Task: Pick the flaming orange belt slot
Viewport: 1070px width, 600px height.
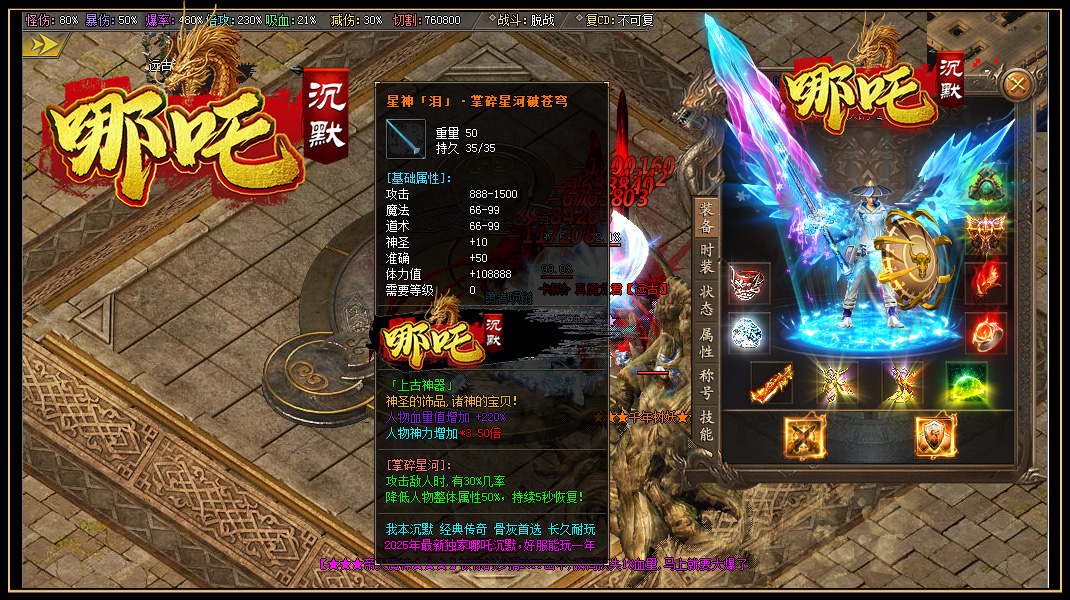Action: (771, 382)
